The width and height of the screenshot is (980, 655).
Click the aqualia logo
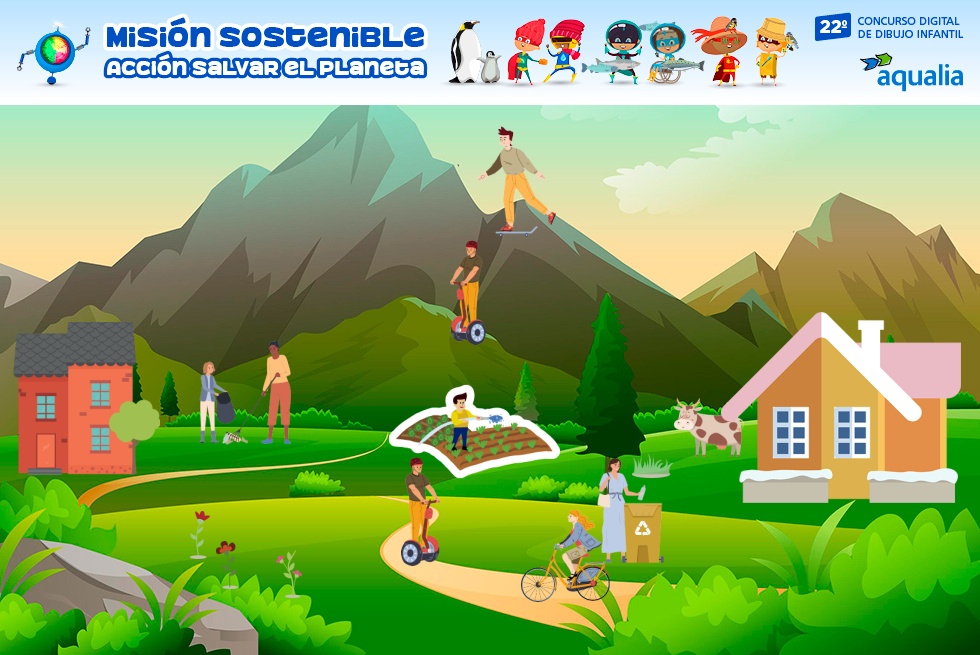pyautogui.click(x=910, y=70)
